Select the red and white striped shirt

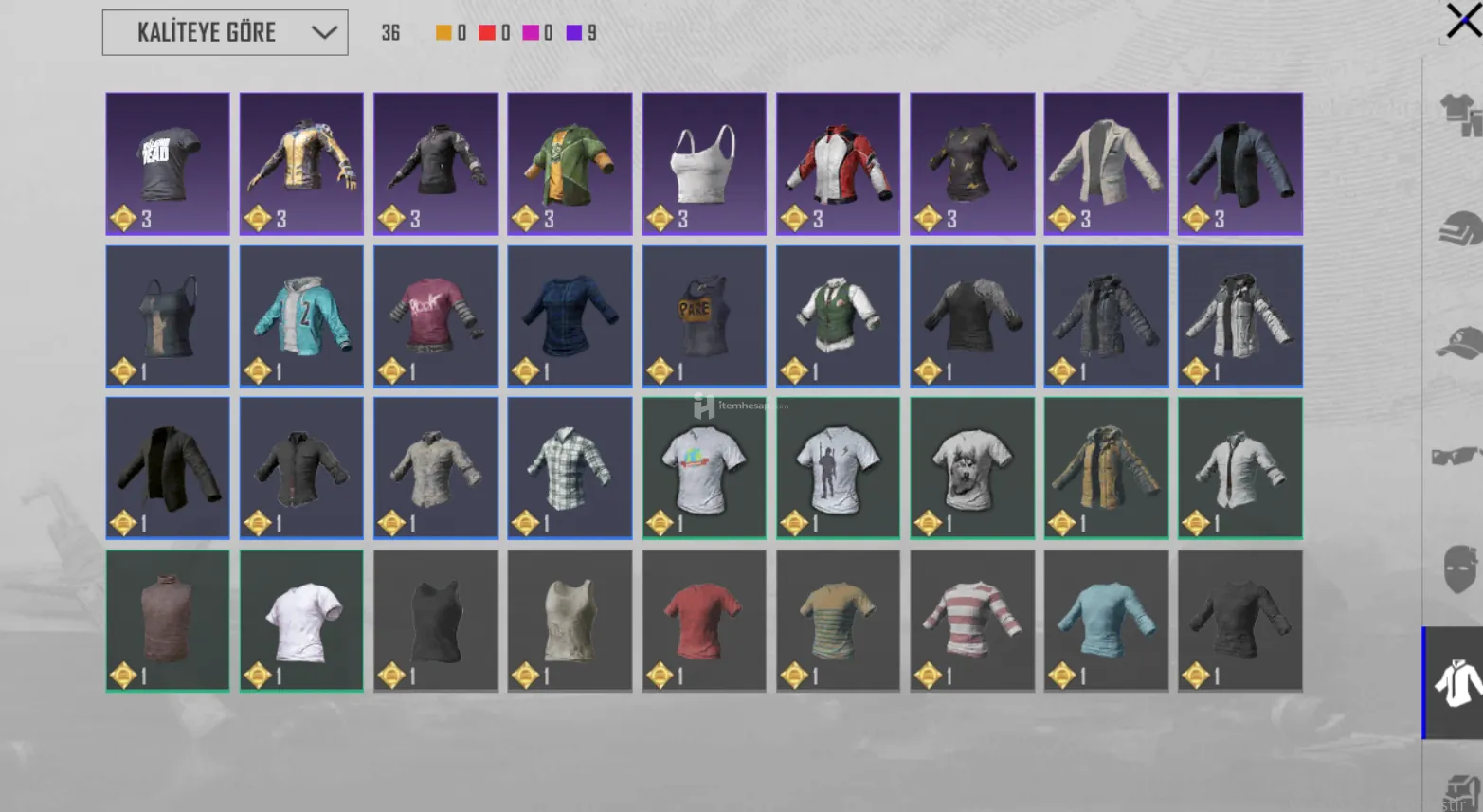pos(972,621)
